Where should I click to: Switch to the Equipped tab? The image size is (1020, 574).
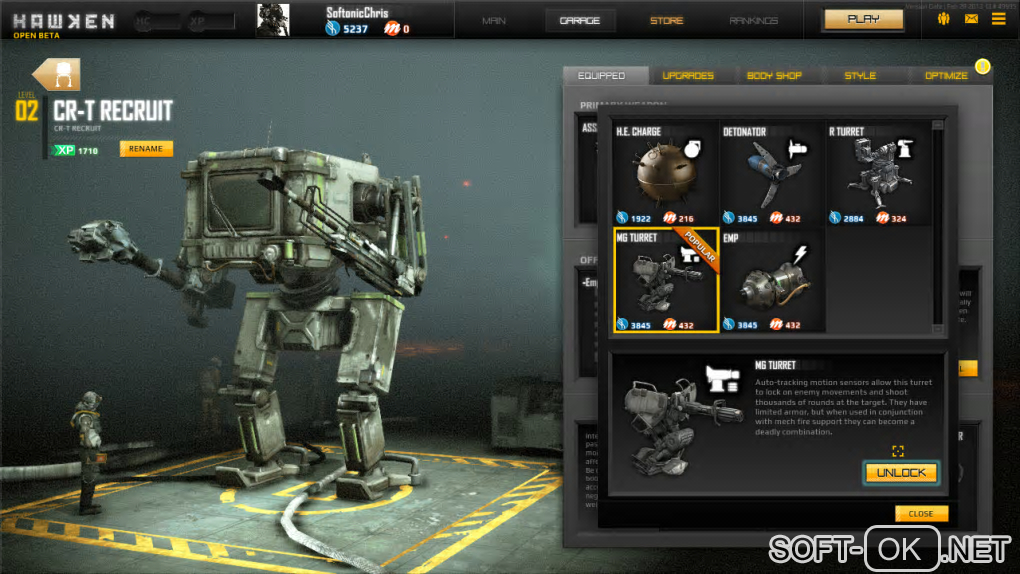601,75
